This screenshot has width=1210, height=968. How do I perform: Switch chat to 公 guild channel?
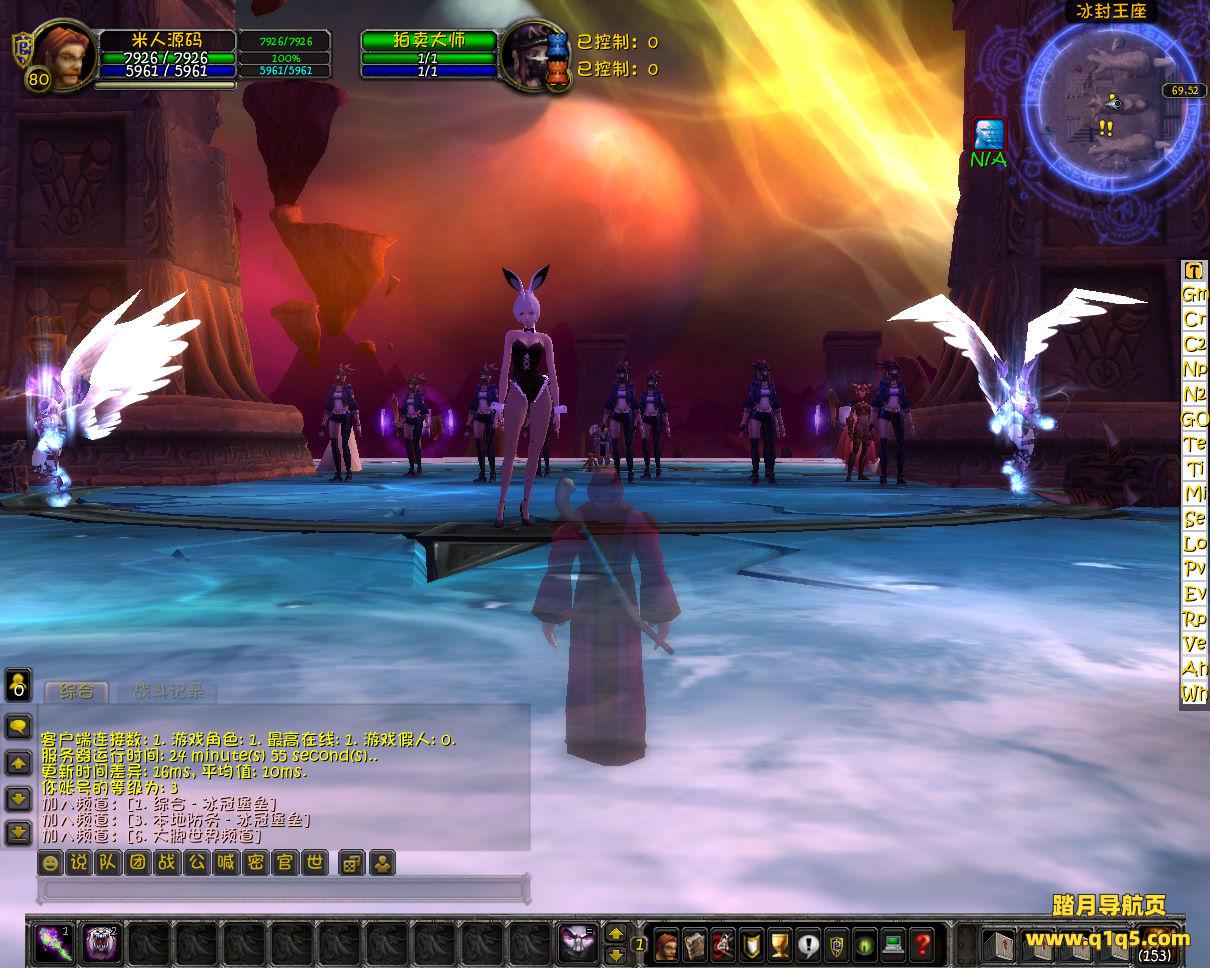197,863
